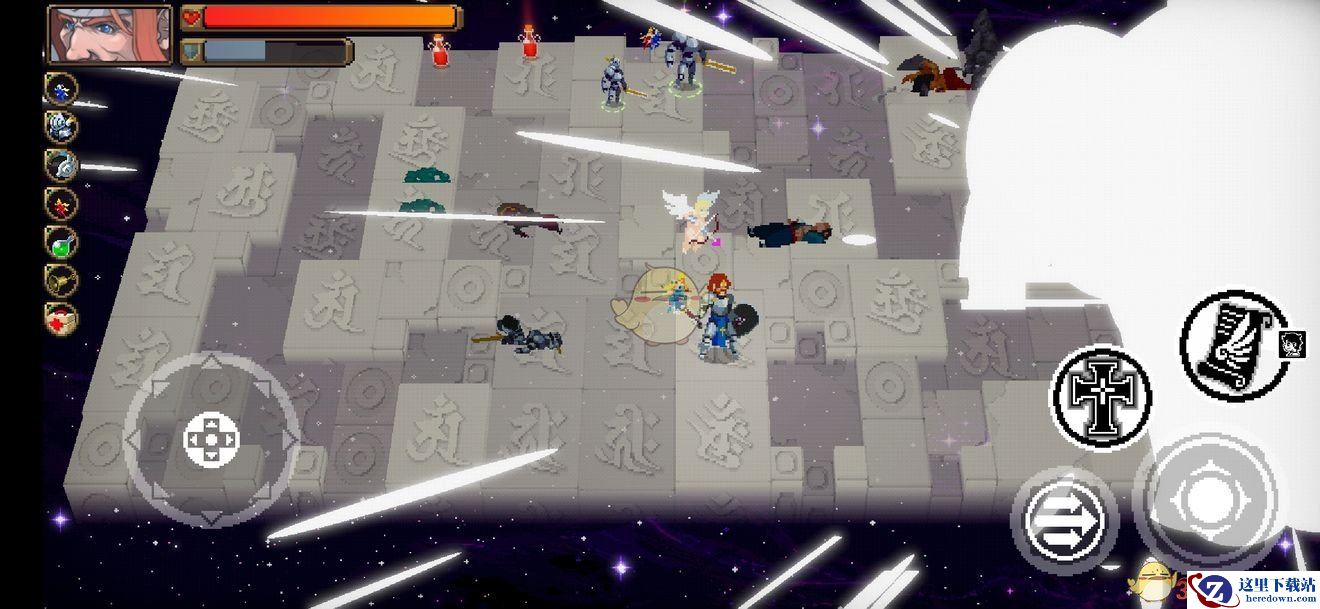This screenshot has width=1320, height=609.
Task: Select the red figure icon in the sidebar
Action: point(61,203)
